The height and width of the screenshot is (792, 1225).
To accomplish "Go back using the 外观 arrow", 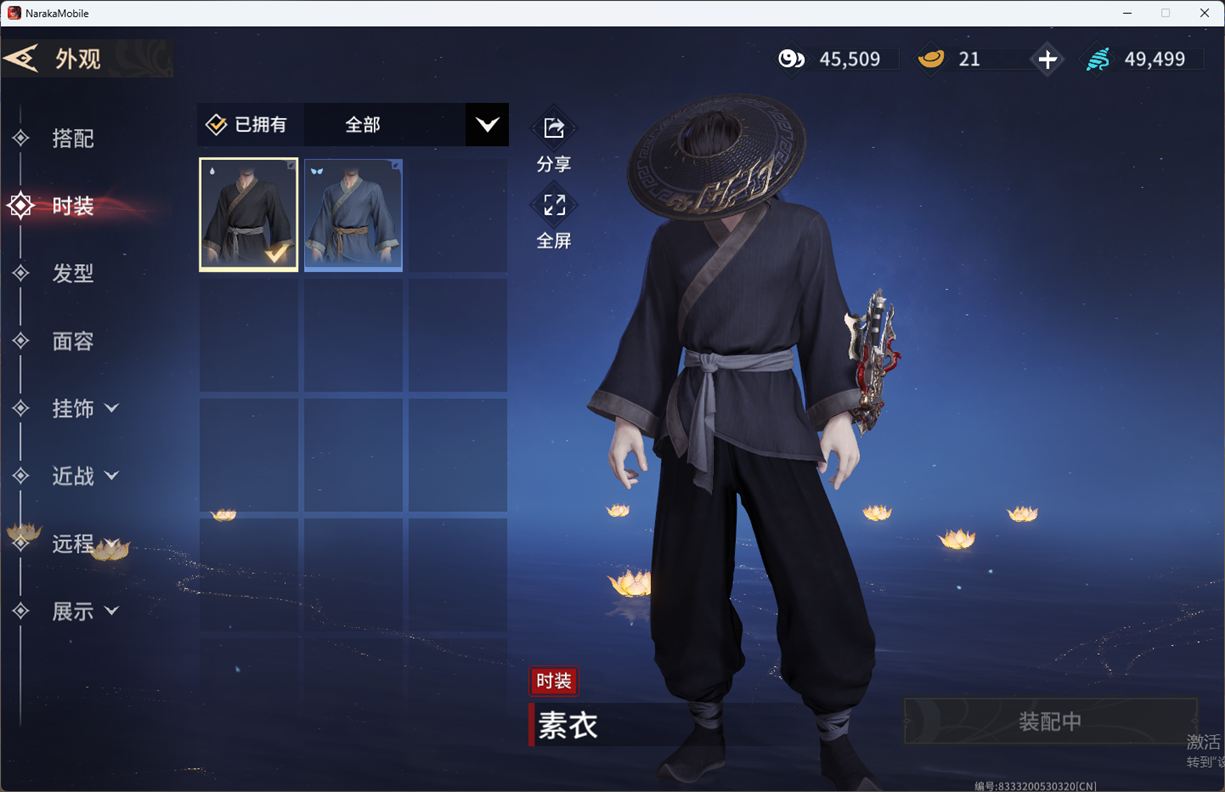I will pos(22,59).
